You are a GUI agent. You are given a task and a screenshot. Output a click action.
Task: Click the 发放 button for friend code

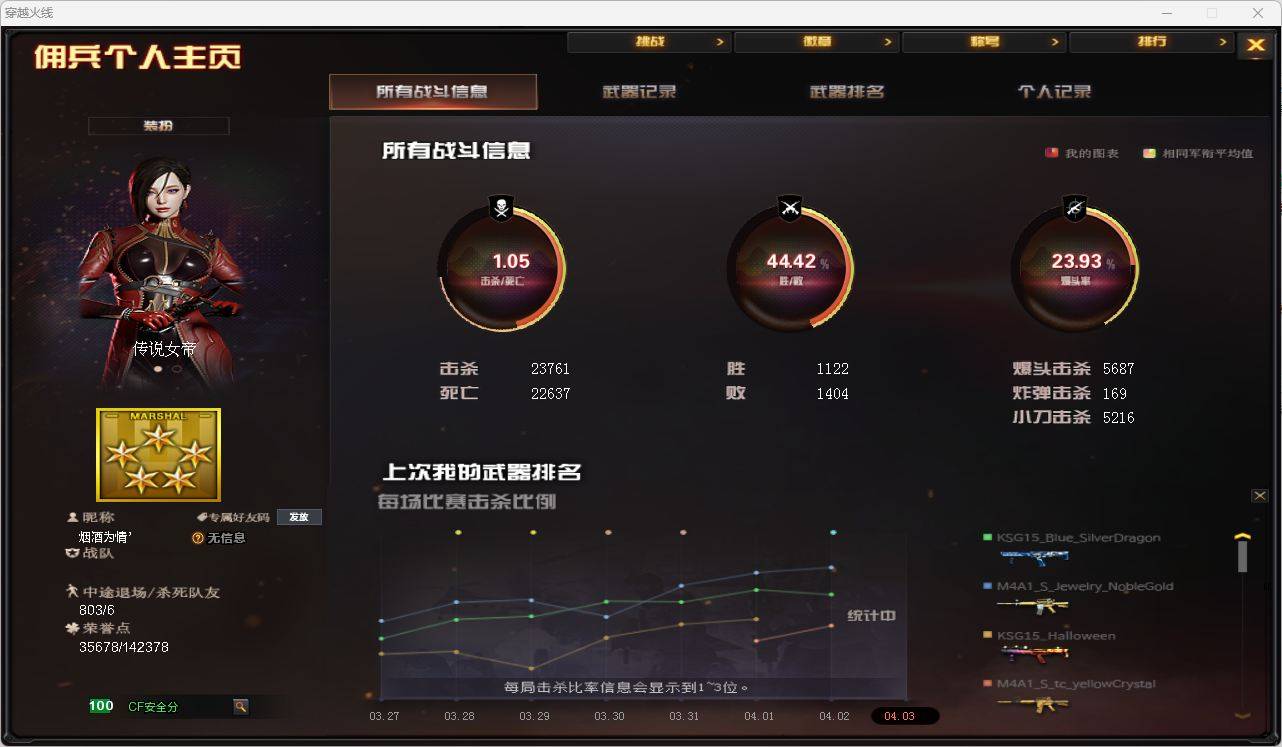[x=299, y=516]
